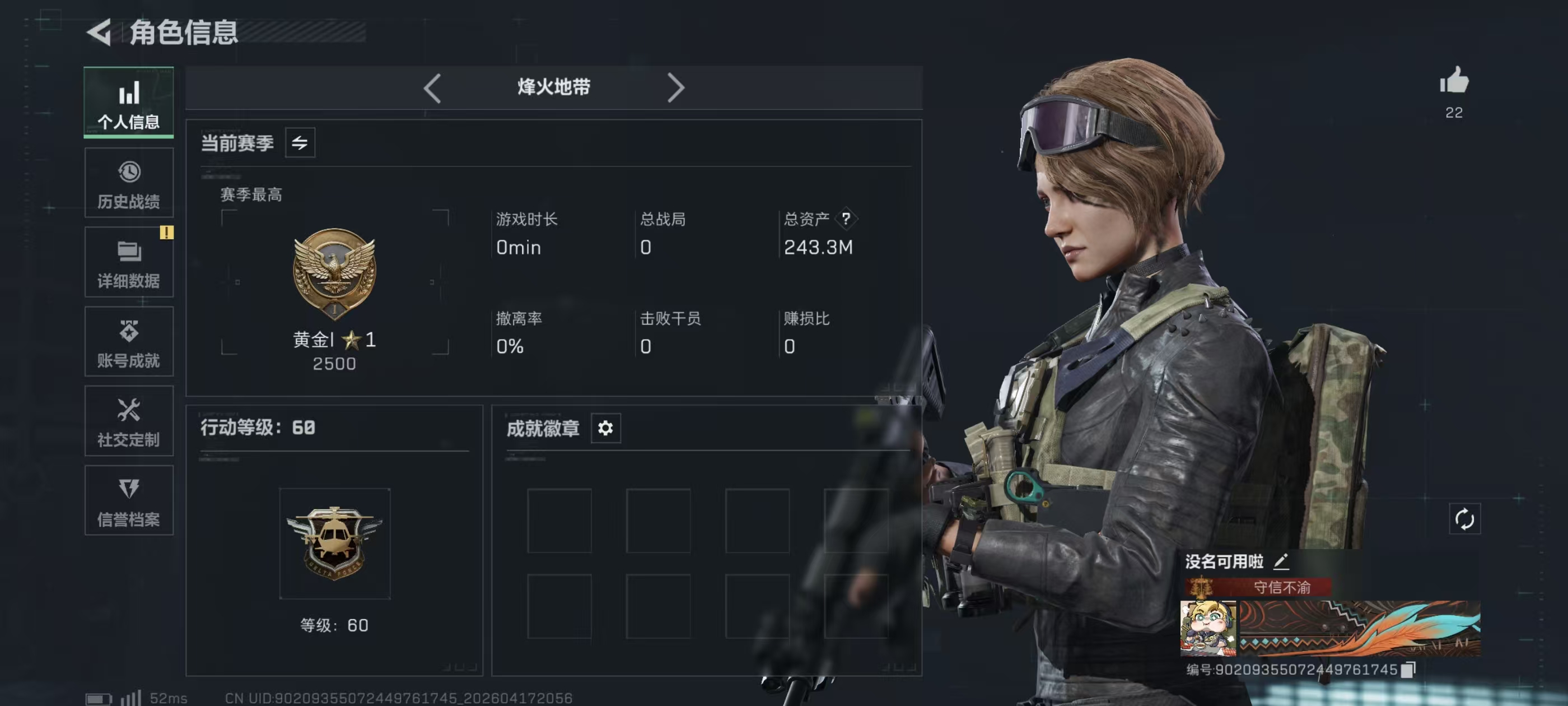The image size is (1568, 706).
Task: Click the level 60 helicopter badge
Action: click(334, 543)
